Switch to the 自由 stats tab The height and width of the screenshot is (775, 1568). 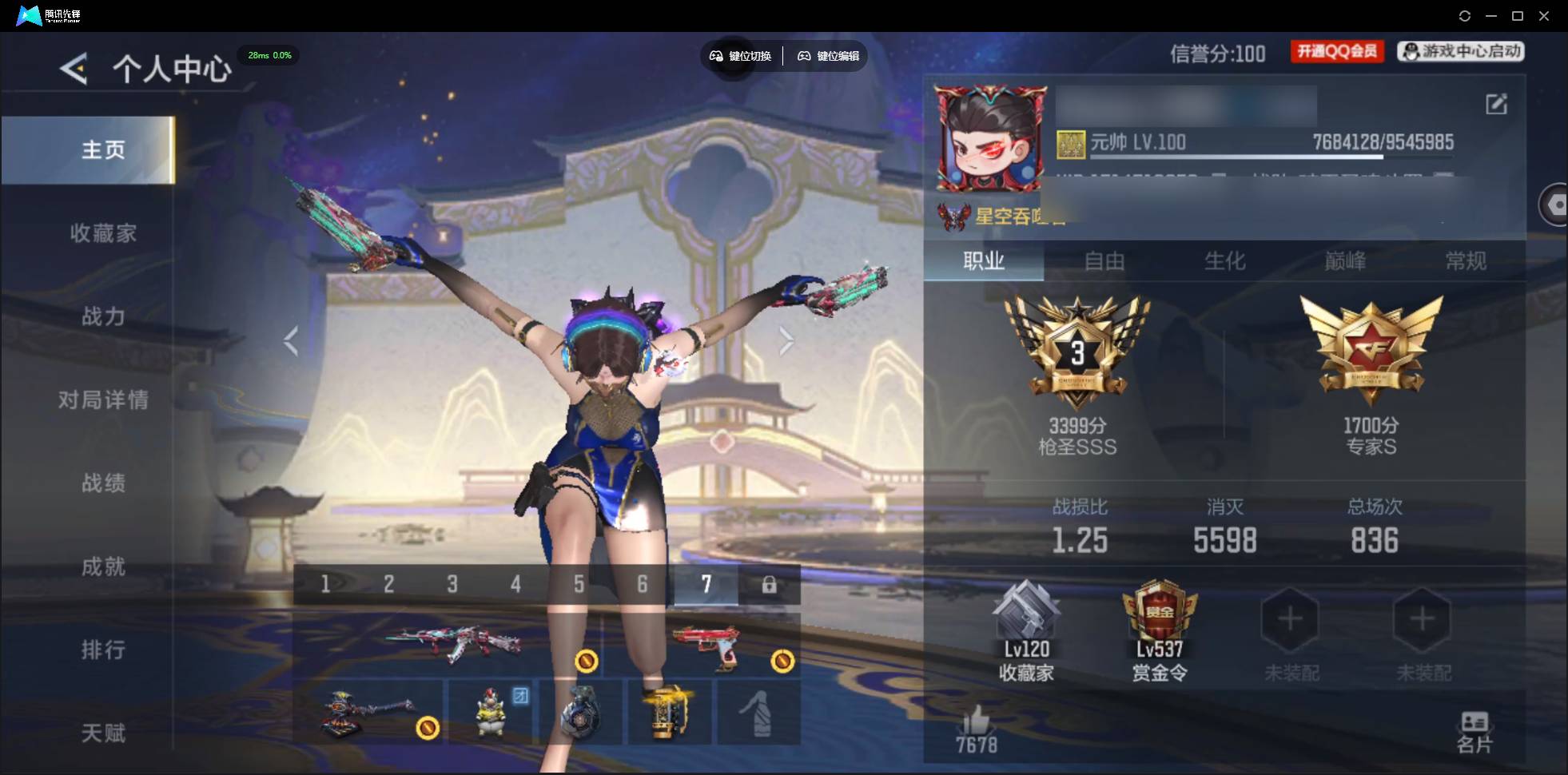pos(1104,261)
